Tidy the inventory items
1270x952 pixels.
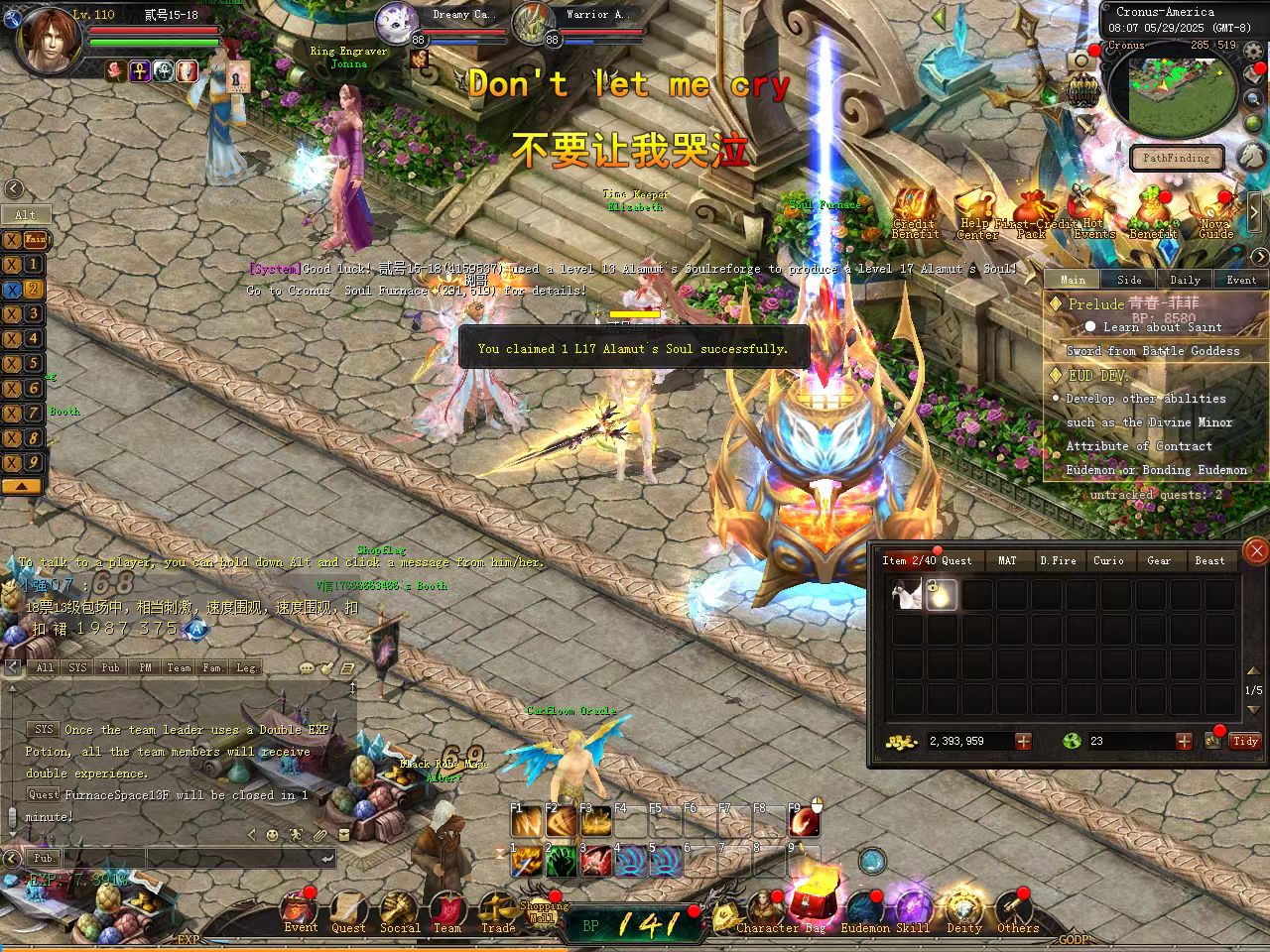(1245, 741)
